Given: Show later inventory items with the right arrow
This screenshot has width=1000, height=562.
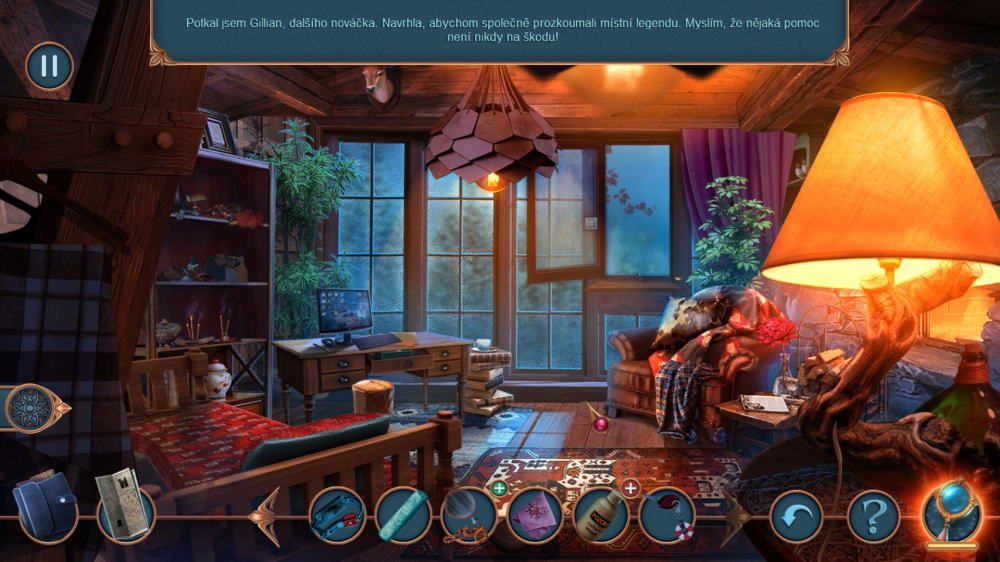Looking at the screenshot, I should coord(737,516).
